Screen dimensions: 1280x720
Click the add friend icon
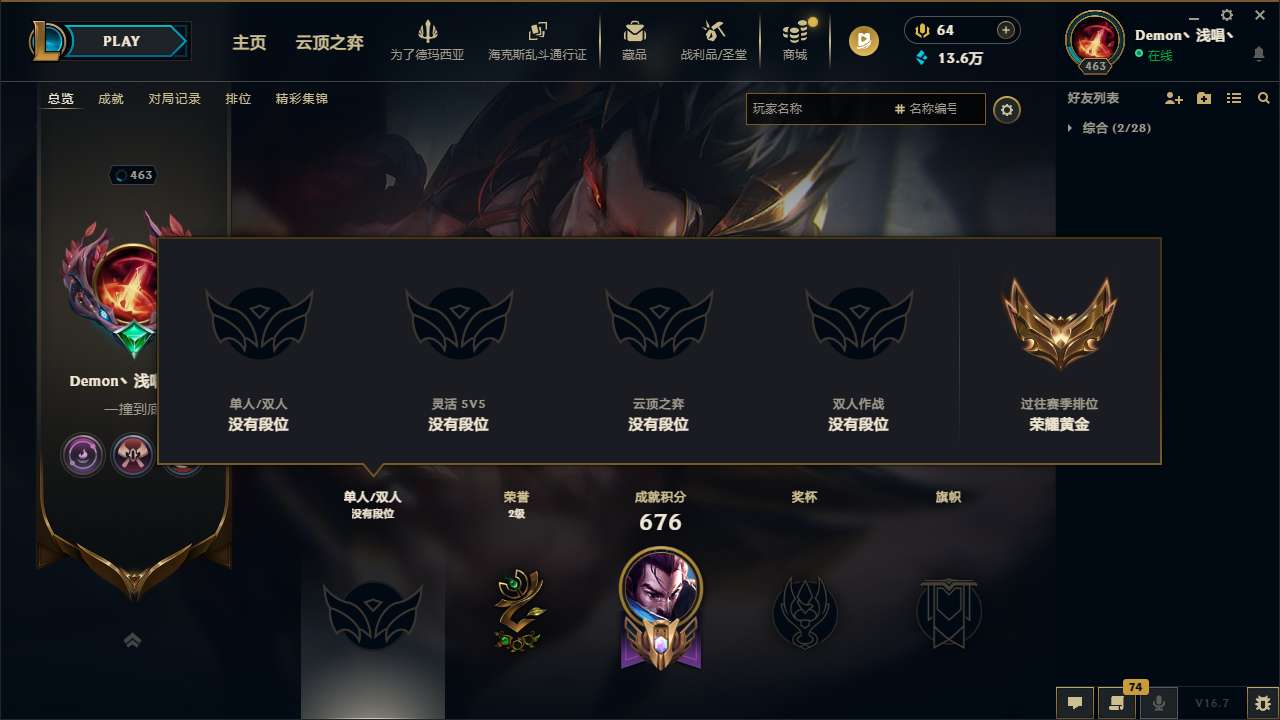pyautogui.click(x=1173, y=98)
